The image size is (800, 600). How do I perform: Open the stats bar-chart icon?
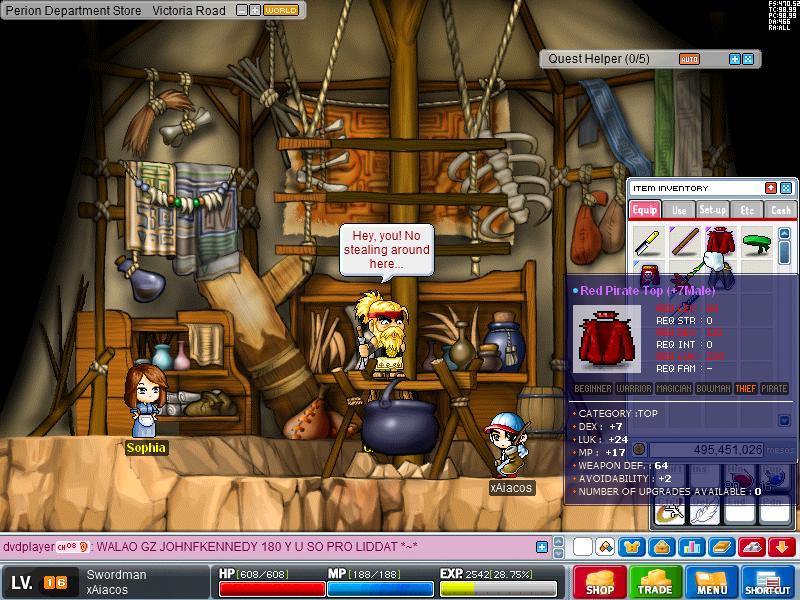pos(690,547)
